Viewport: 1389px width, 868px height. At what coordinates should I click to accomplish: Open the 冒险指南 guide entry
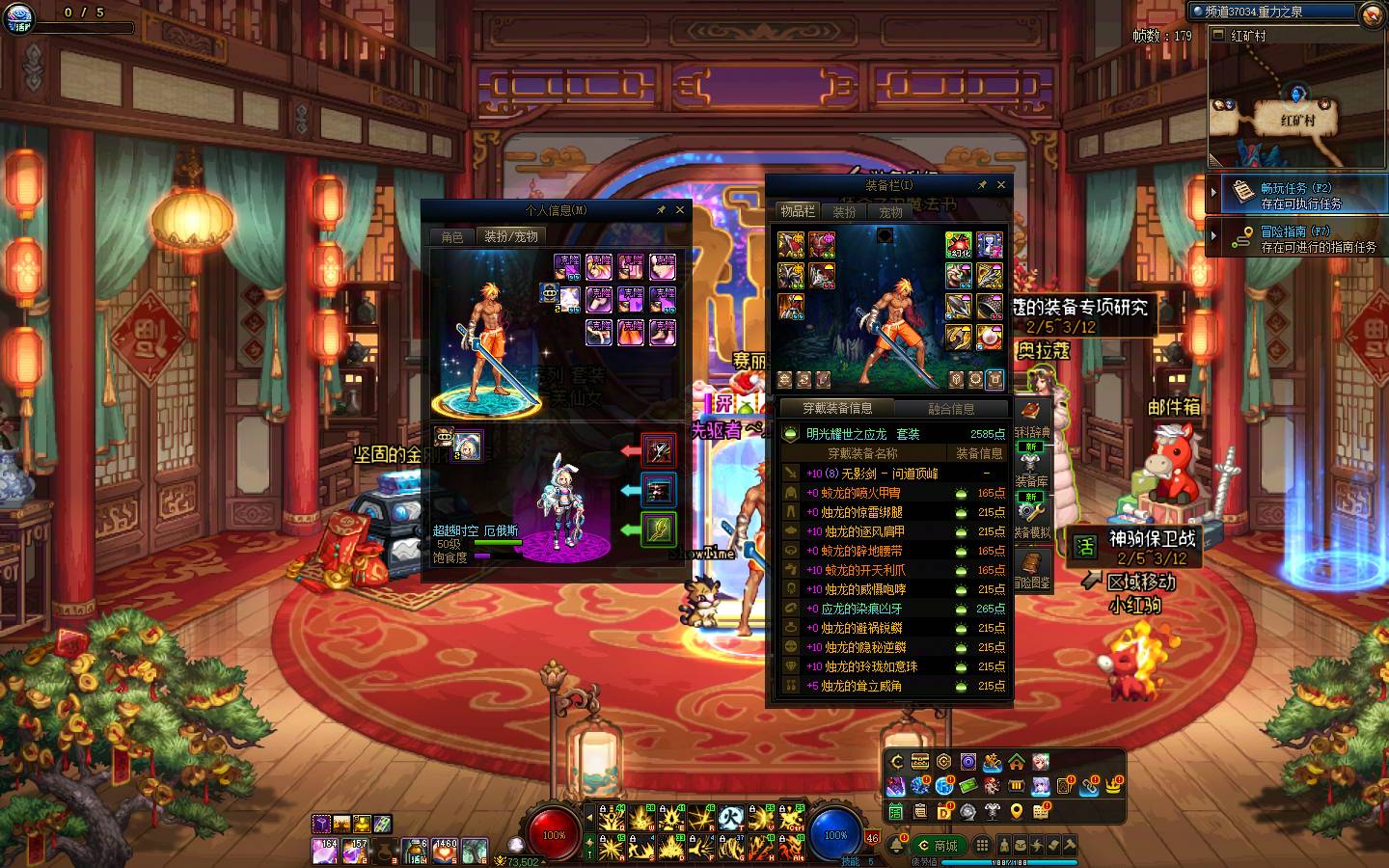click(1297, 238)
